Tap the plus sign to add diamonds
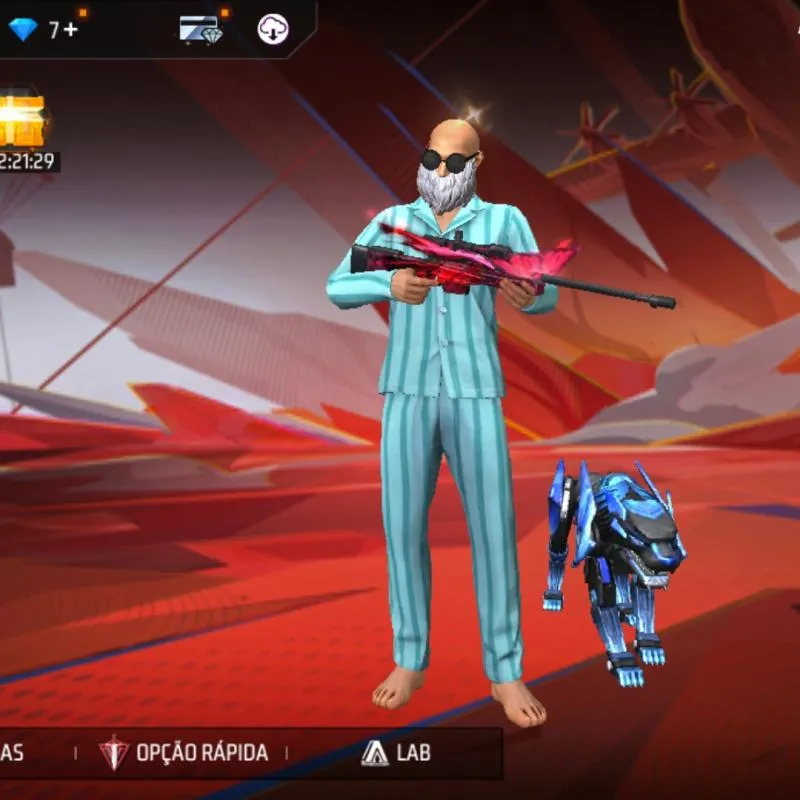Screen dimensions: 800x800 (71, 30)
